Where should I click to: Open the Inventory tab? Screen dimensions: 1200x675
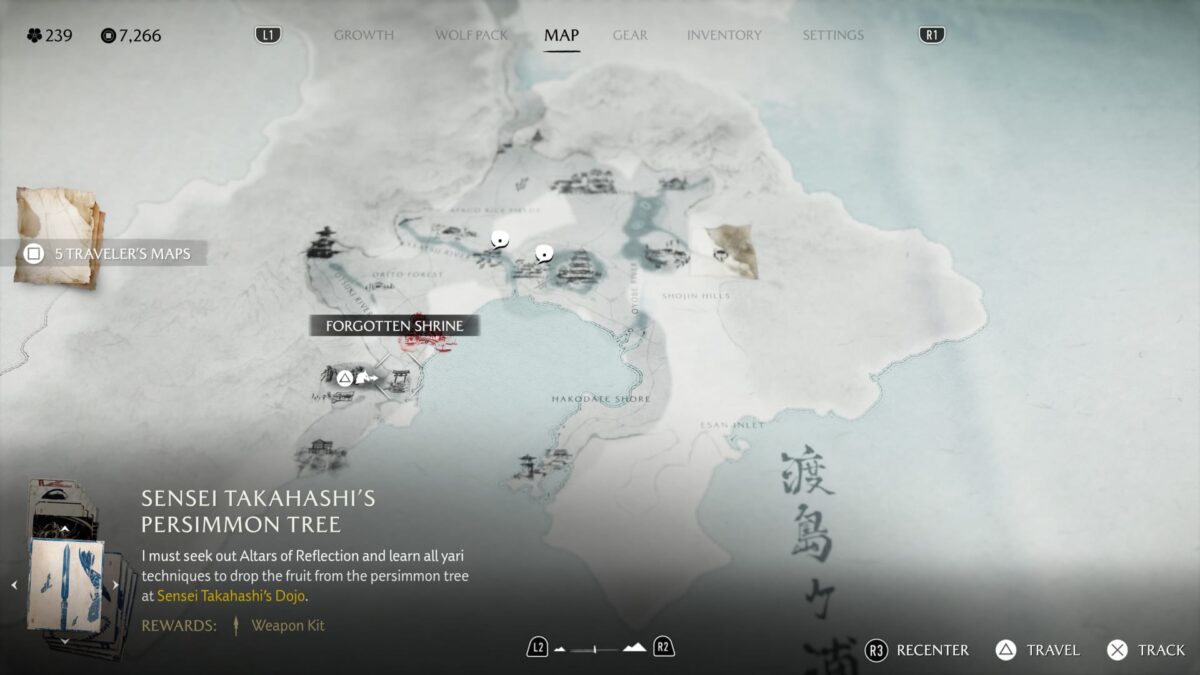point(722,35)
